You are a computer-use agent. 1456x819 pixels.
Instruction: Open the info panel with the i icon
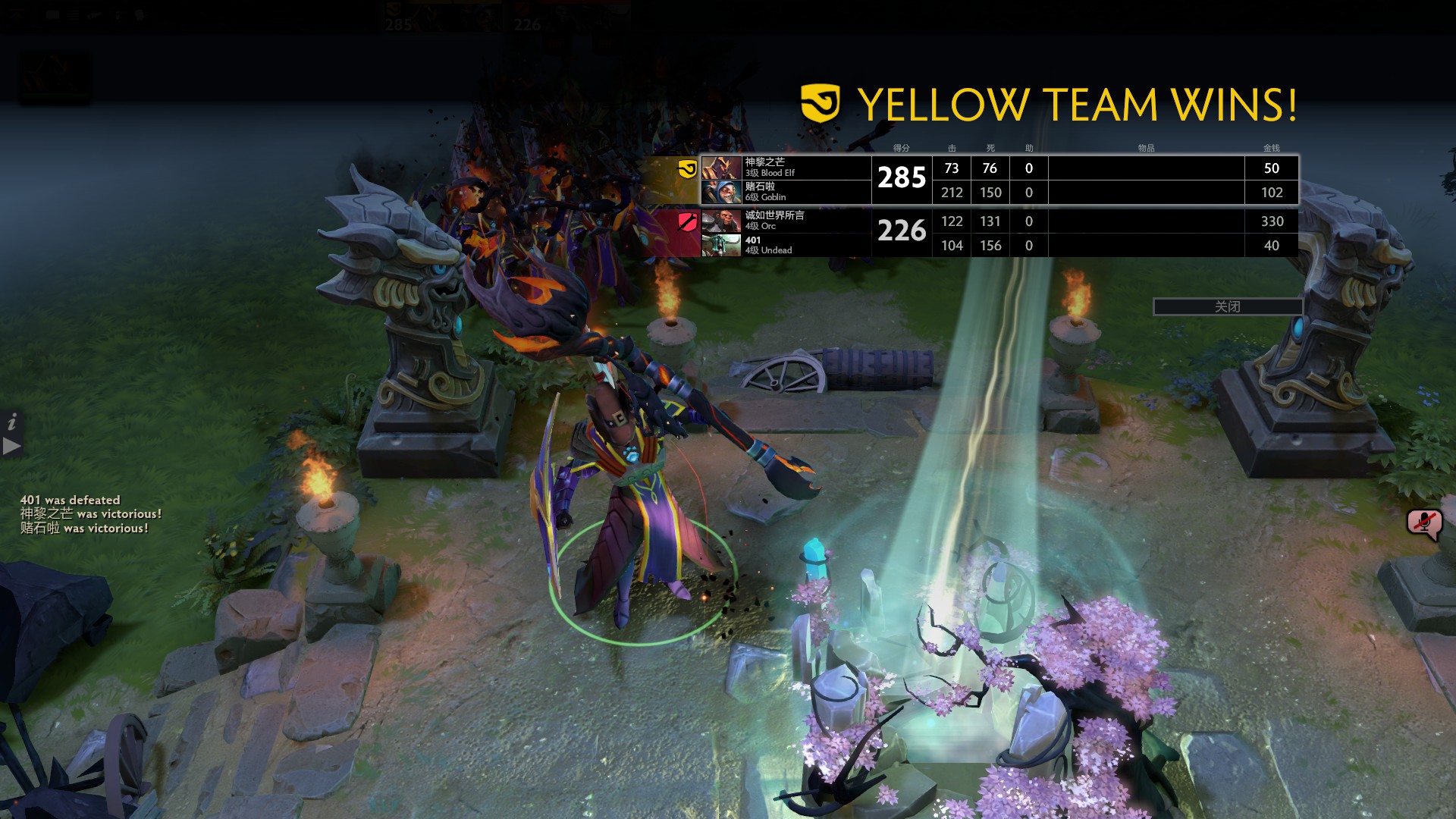pos(11,422)
